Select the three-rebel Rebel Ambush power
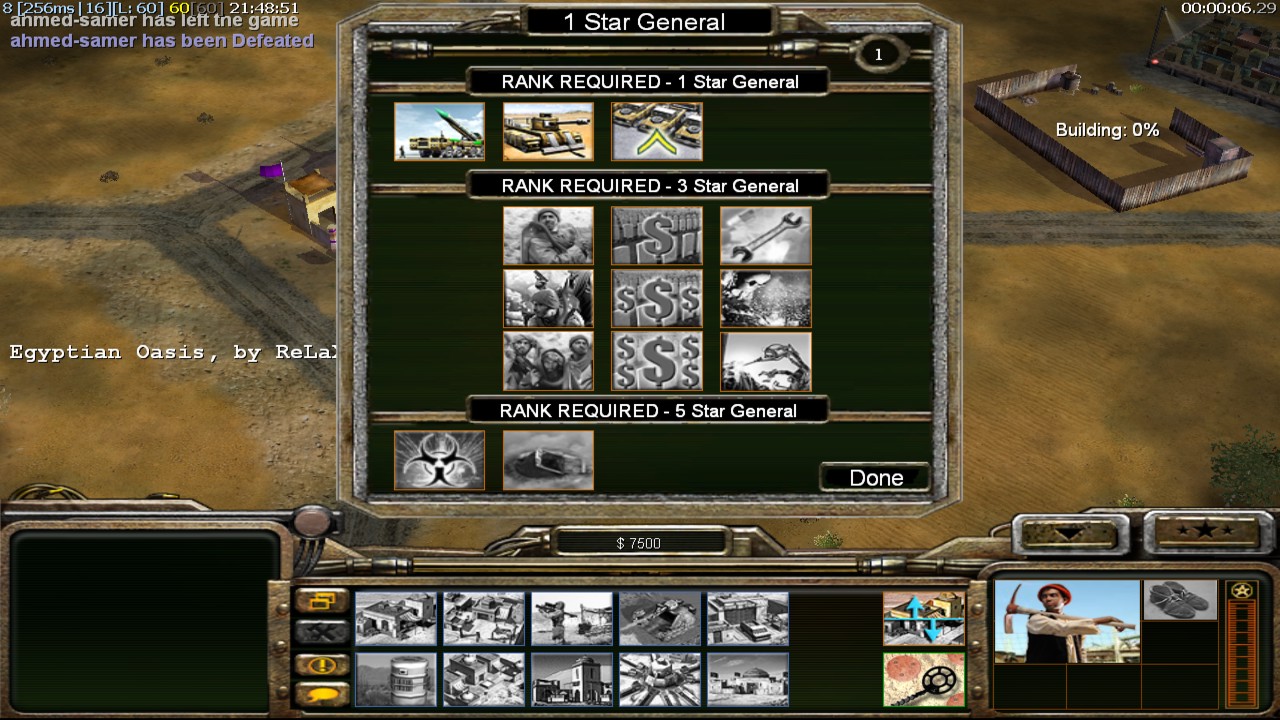This screenshot has width=1280, height=720. 548,361
